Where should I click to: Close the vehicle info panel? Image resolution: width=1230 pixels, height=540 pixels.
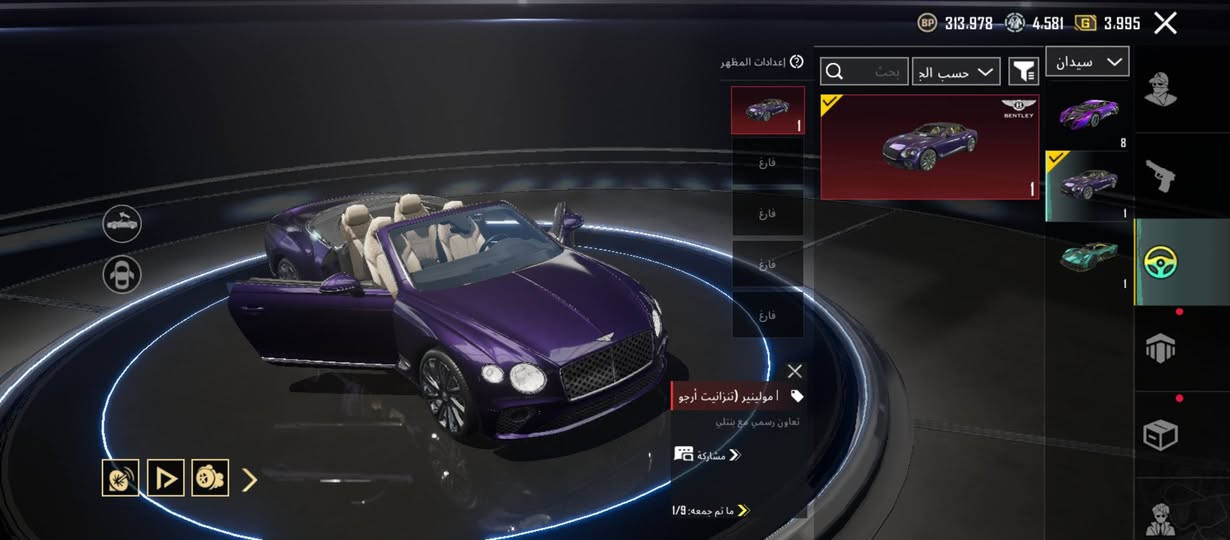coord(794,371)
